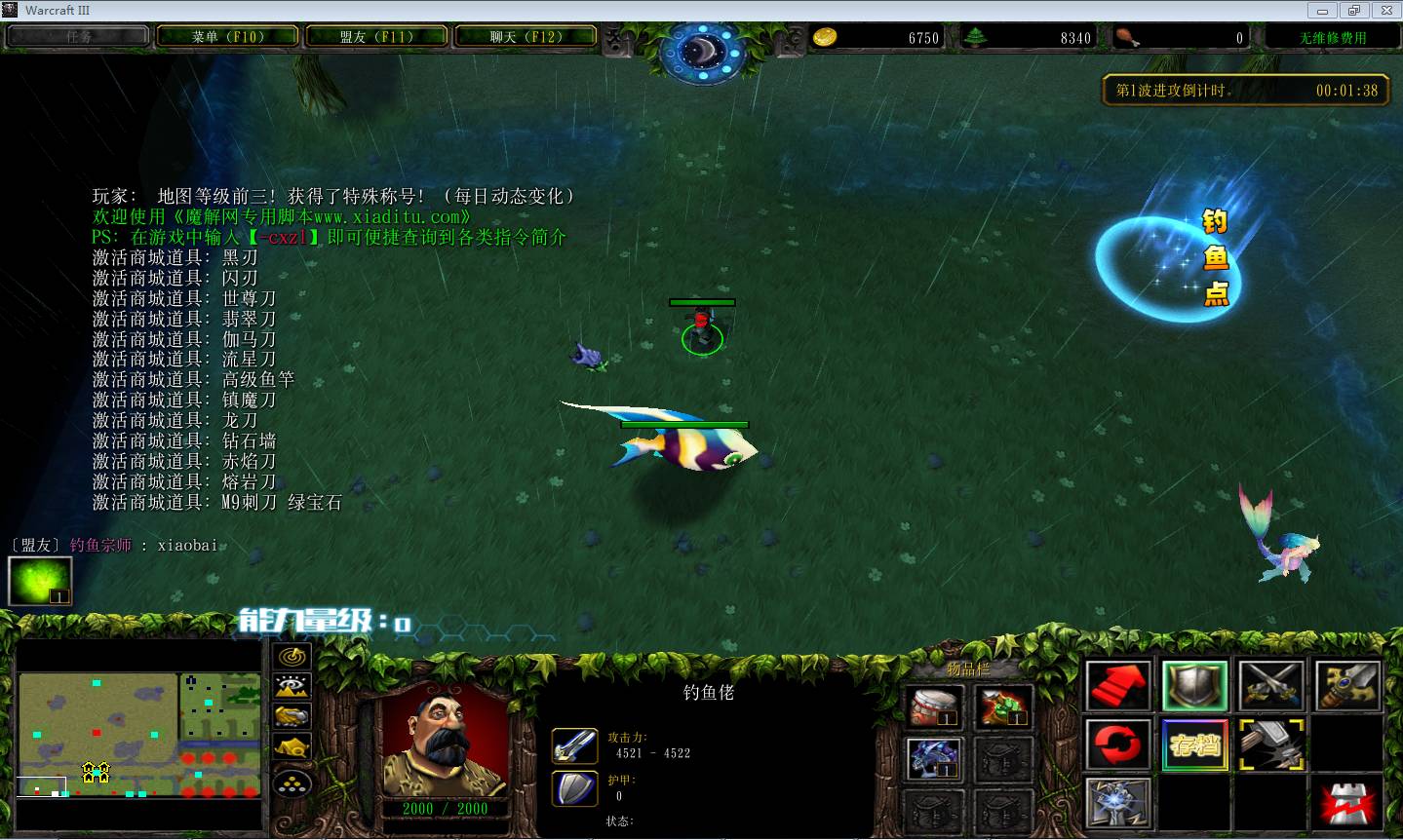Open the 盟友 (F11) allies menu

point(376,37)
